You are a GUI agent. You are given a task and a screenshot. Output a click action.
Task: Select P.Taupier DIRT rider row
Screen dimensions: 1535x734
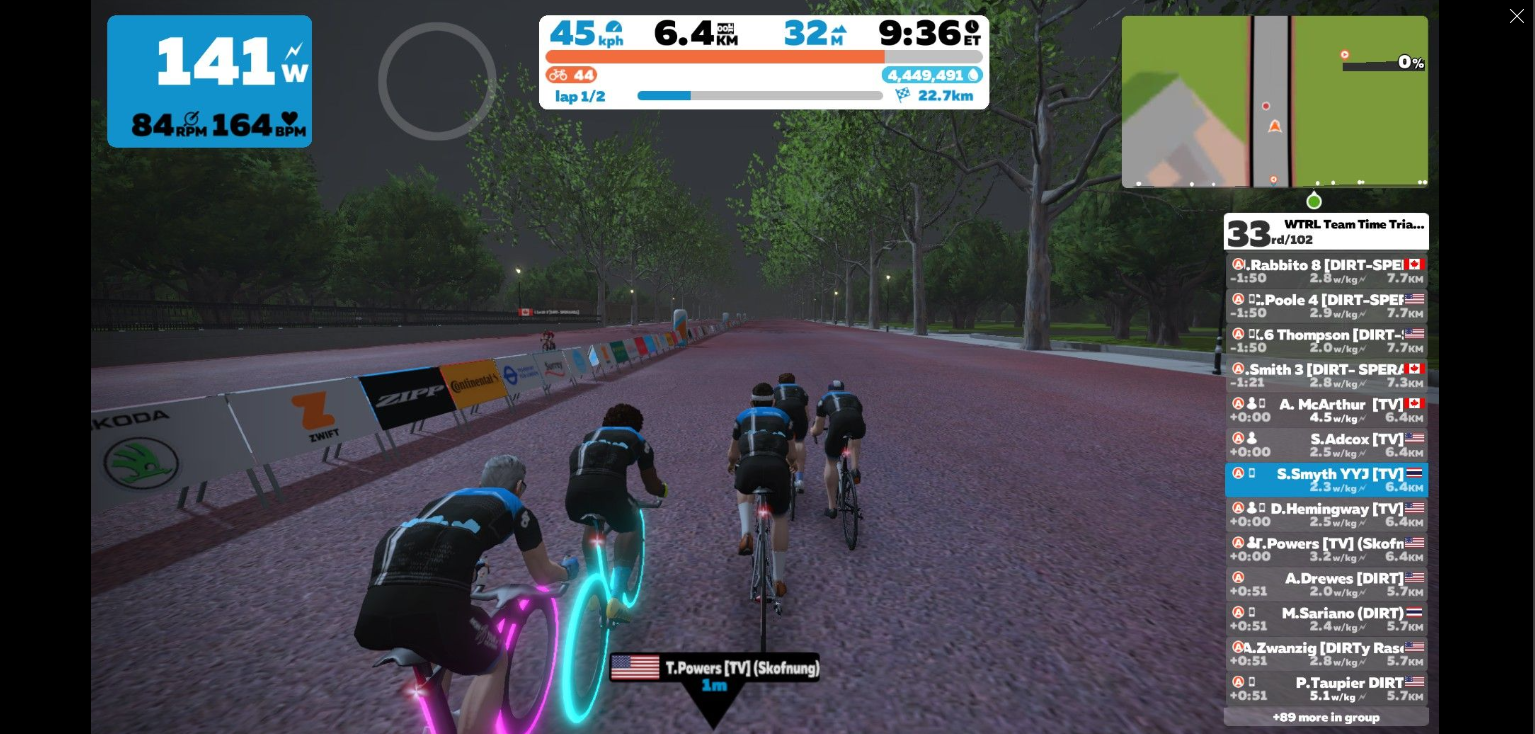[x=1326, y=689]
